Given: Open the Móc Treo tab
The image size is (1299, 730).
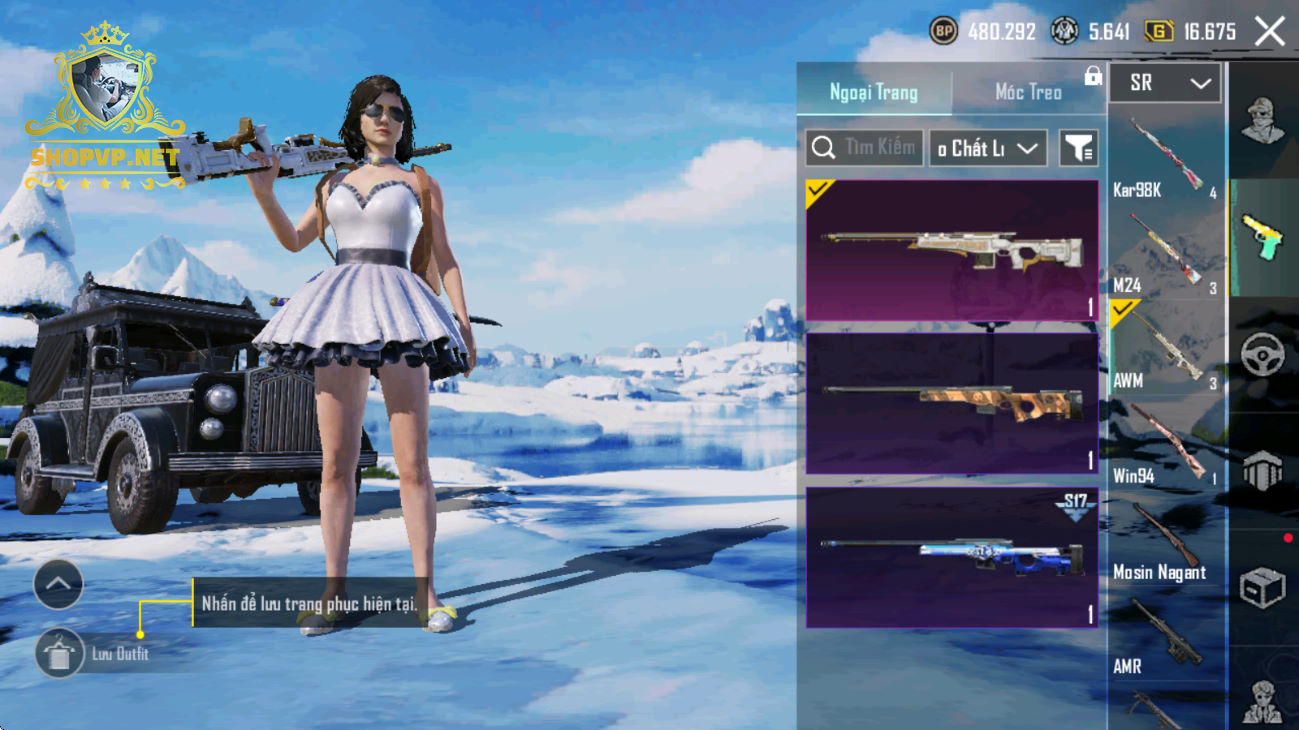Looking at the screenshot, I should pos(1028,92).
